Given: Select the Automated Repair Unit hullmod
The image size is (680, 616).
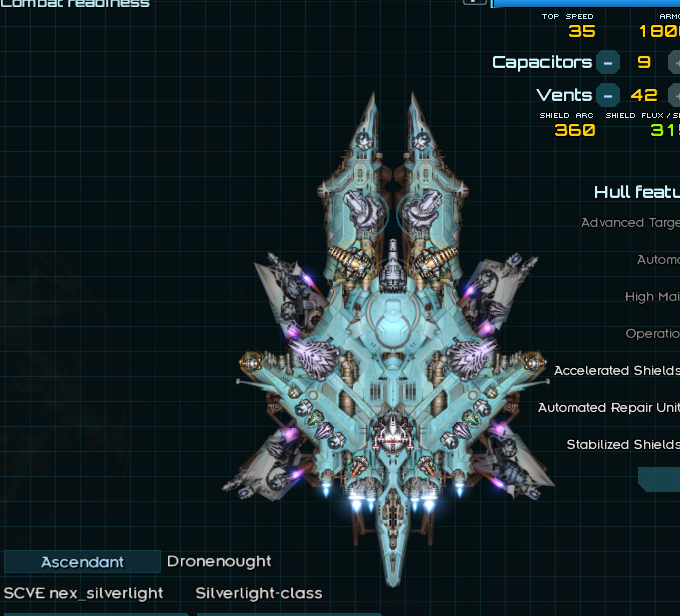Looking at the screenshot, I should coord(608,408).
